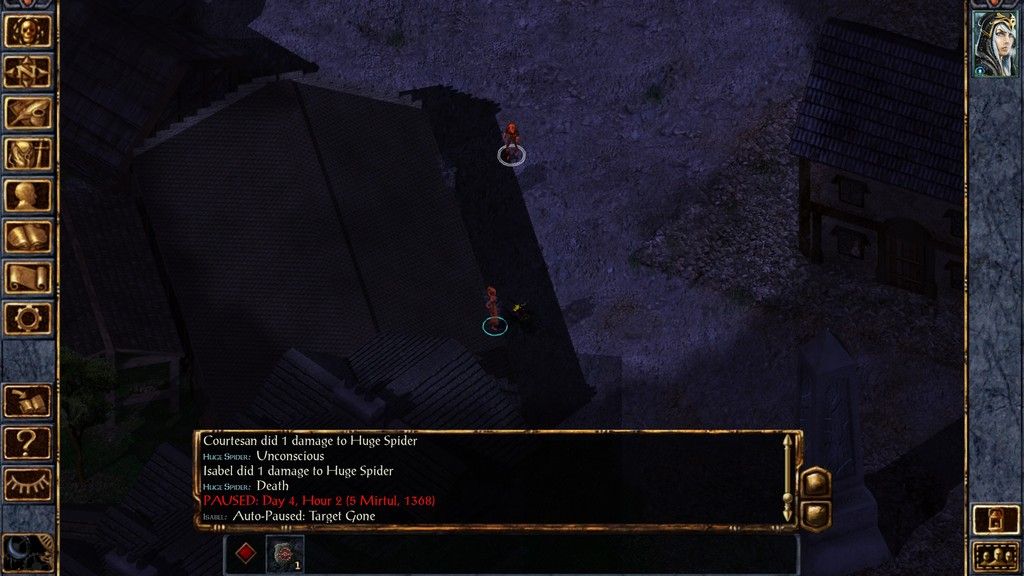Screen dimensions: 1024x576
Task: Toggle party AI lantern button
Action: coord(995,519)
